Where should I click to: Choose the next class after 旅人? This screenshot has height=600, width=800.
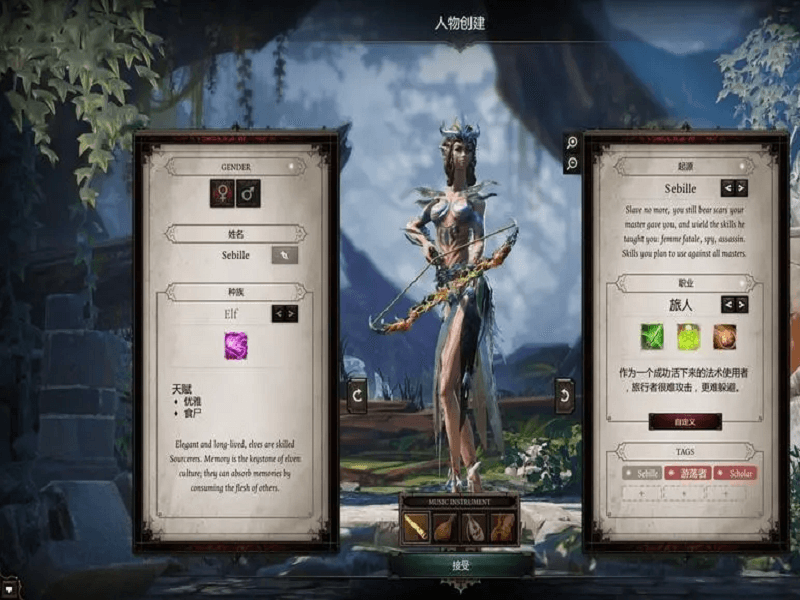(x=742, y=304)
